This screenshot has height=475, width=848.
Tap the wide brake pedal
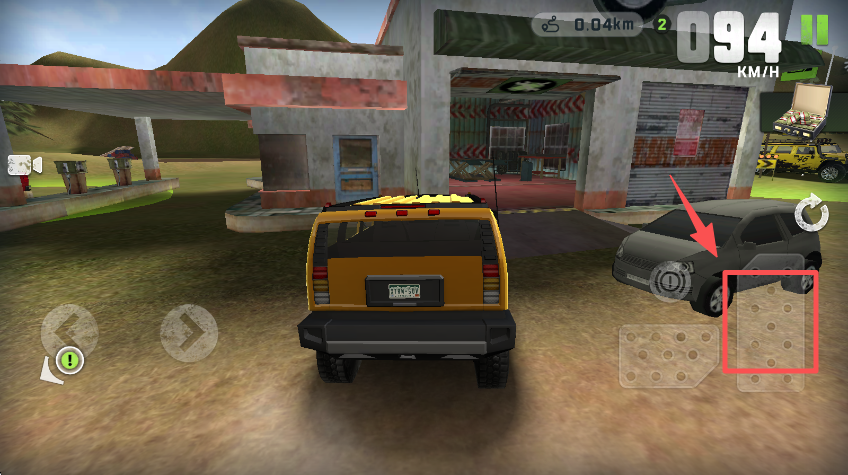[667, 355]
